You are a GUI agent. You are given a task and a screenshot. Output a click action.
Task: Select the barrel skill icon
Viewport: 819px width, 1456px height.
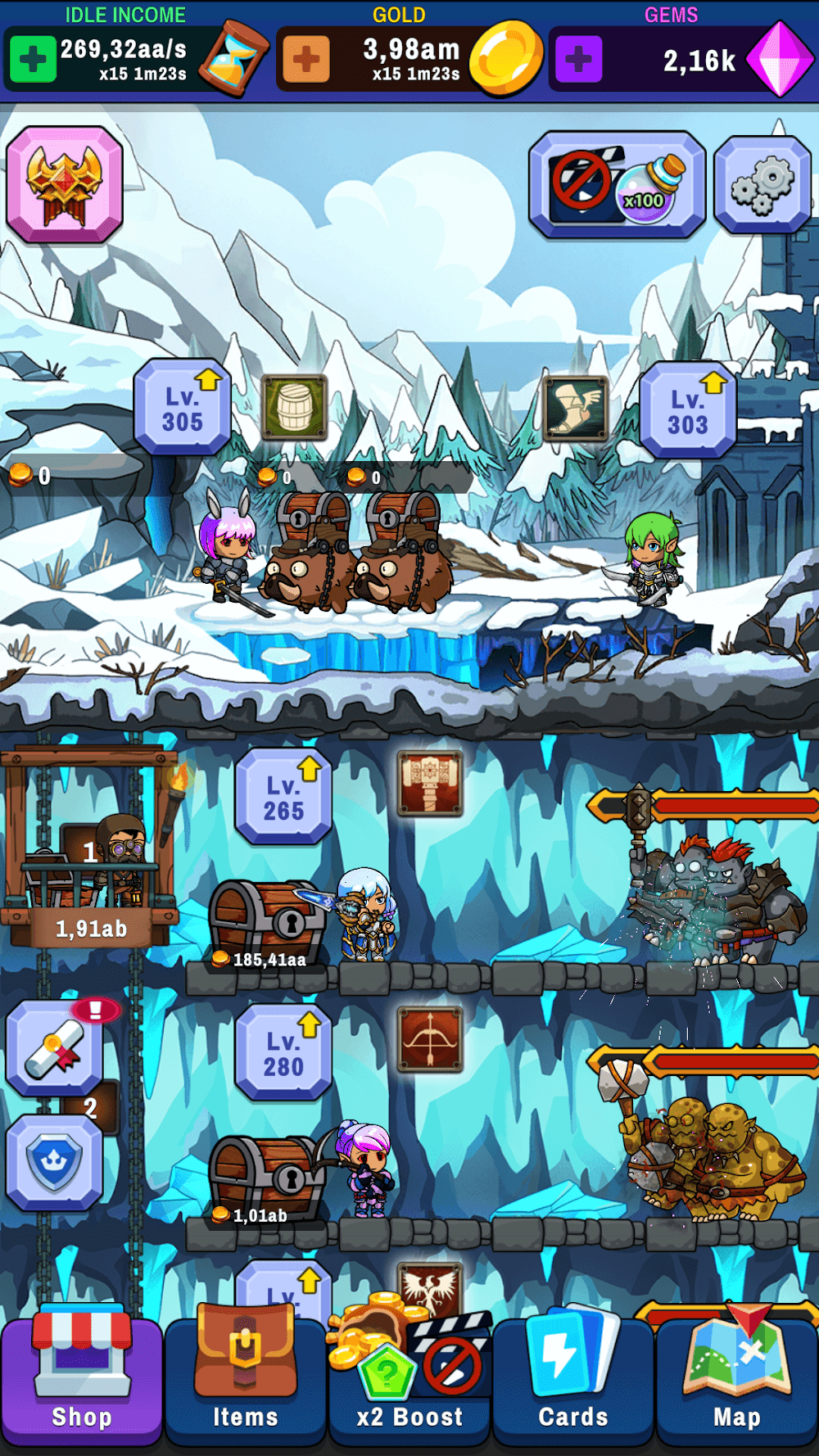click(295, 407)
